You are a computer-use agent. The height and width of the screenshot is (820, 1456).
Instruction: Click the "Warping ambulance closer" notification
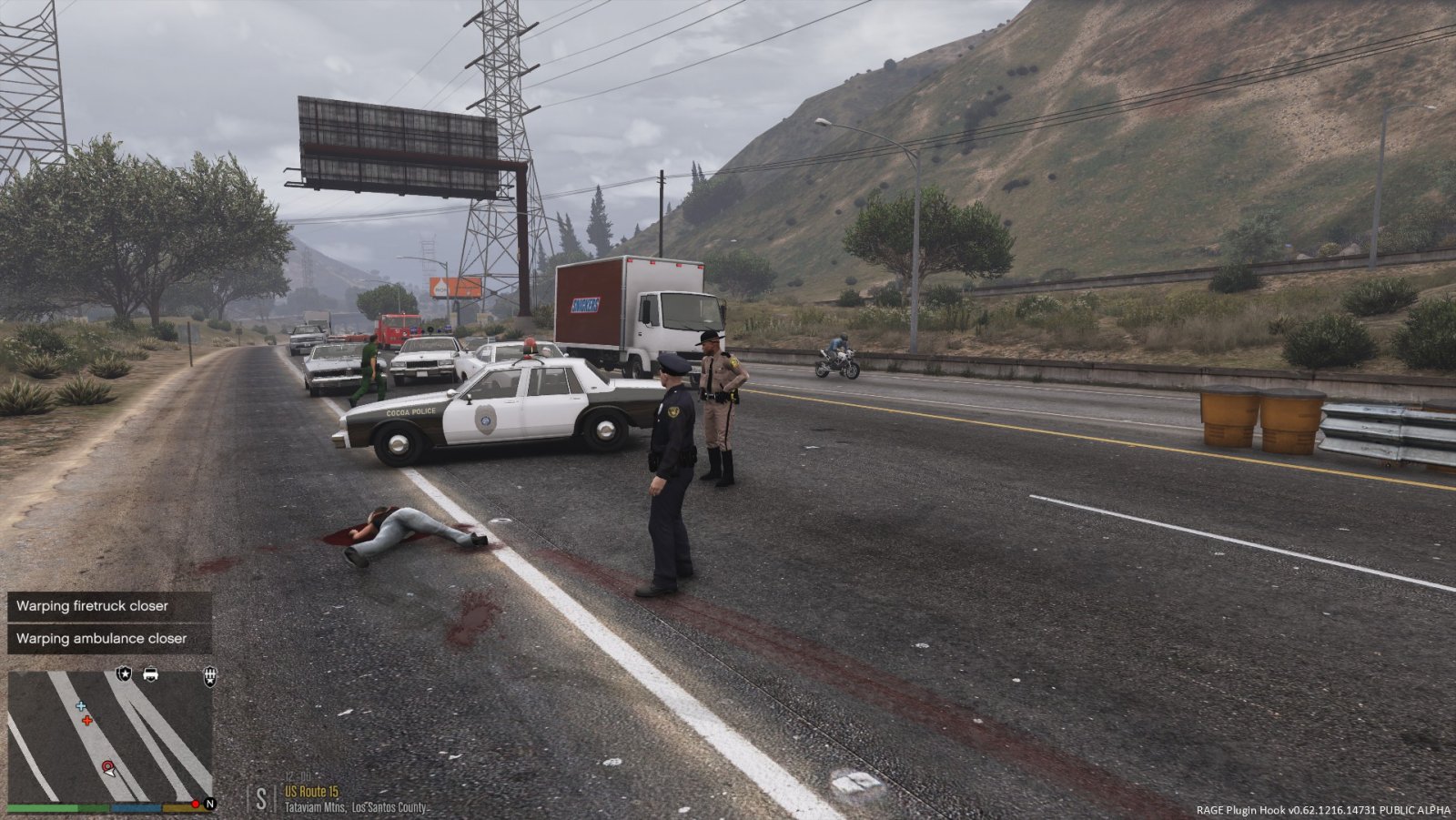tap(109, 639)
